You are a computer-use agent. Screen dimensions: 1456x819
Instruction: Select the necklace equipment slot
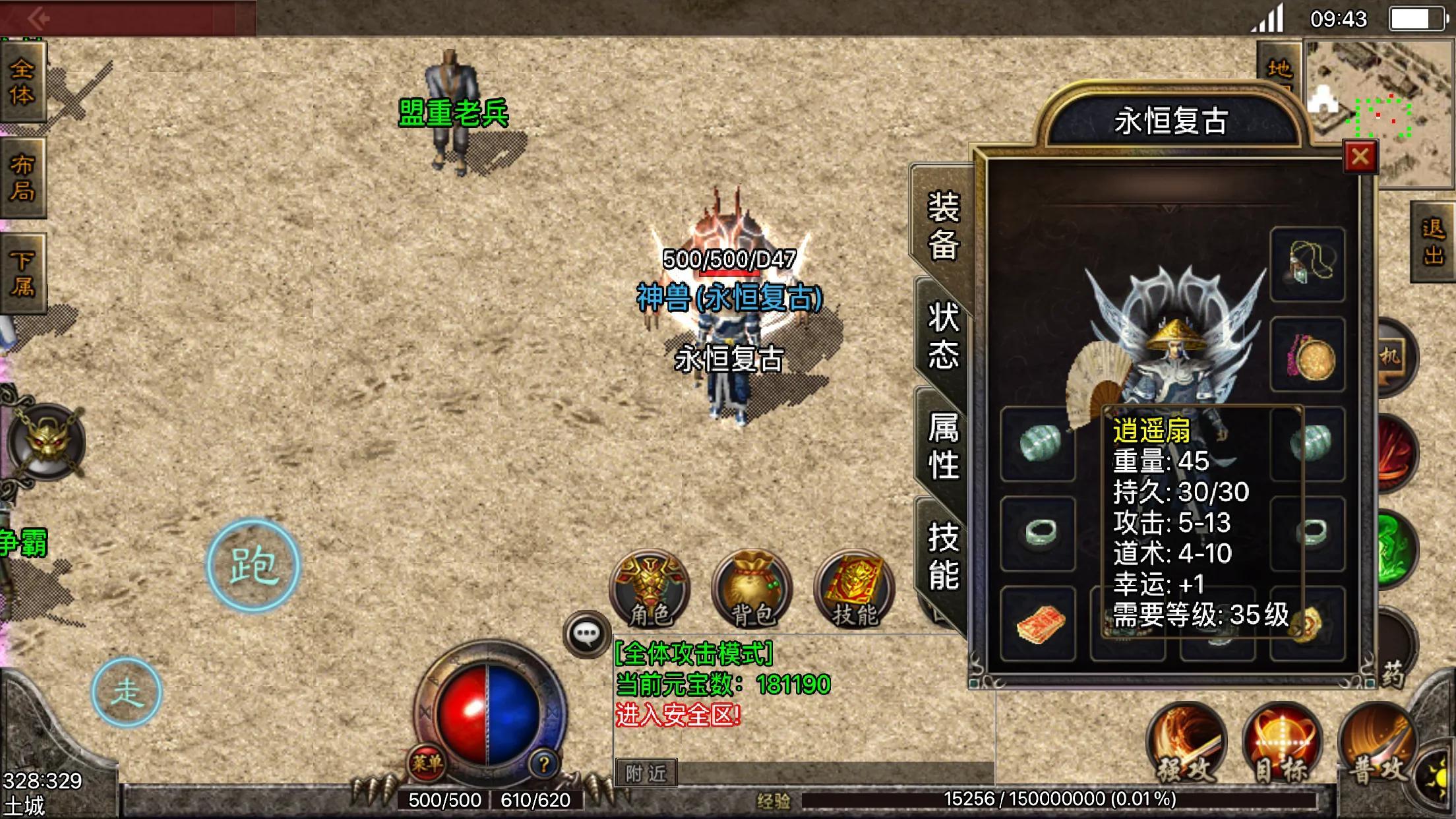coord(1307,264)
